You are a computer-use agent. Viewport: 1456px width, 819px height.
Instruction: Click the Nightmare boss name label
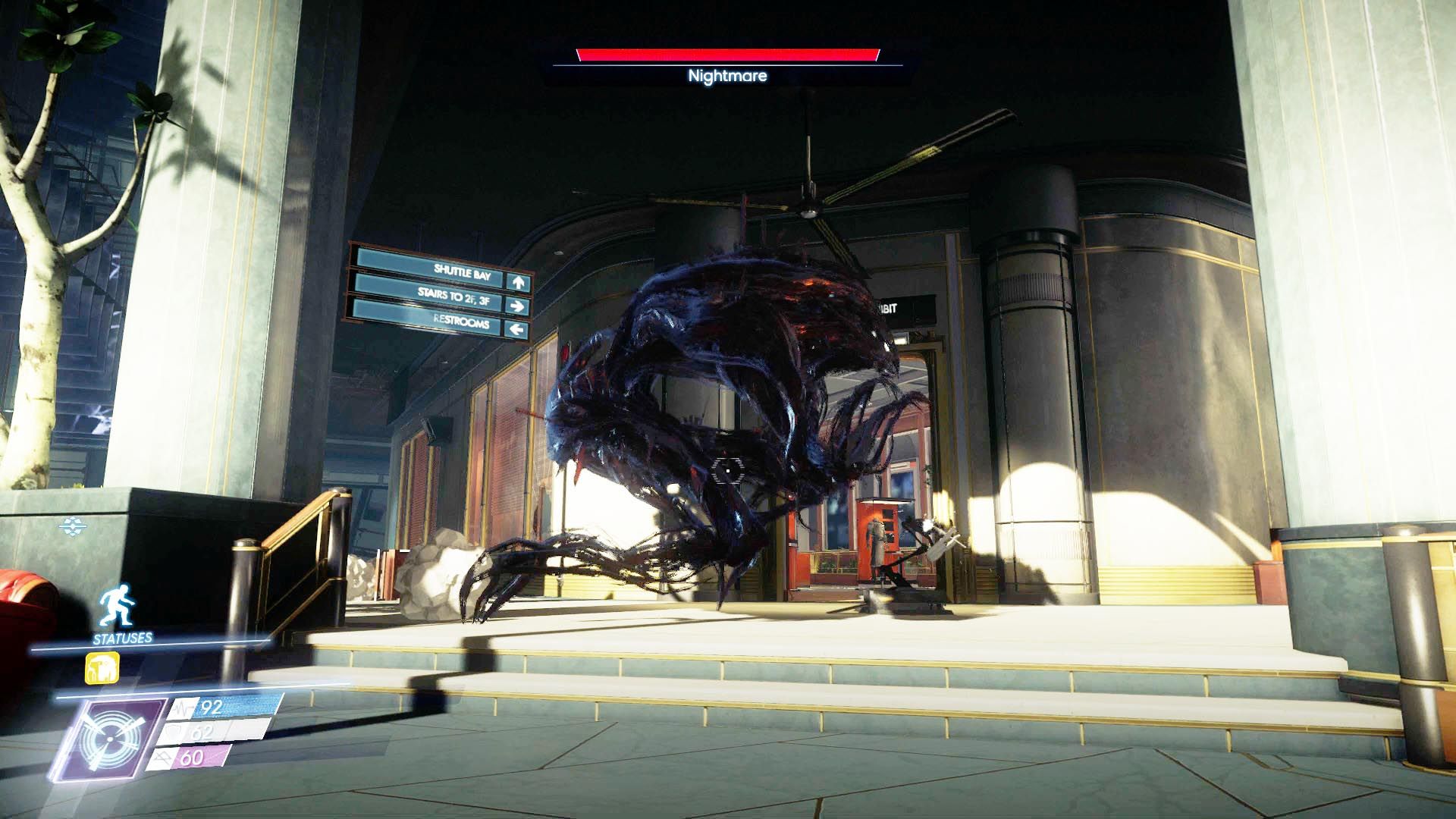coord(726,76)
